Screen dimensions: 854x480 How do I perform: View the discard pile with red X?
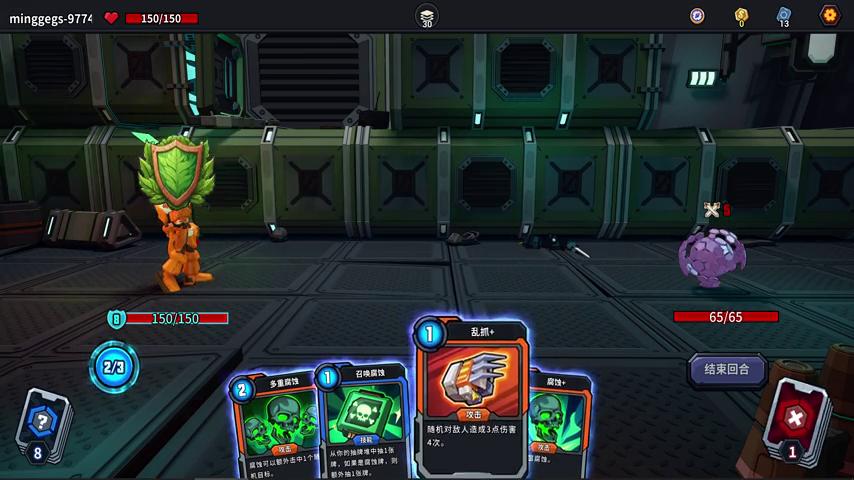pyautogui.click(x=795, y=419)
